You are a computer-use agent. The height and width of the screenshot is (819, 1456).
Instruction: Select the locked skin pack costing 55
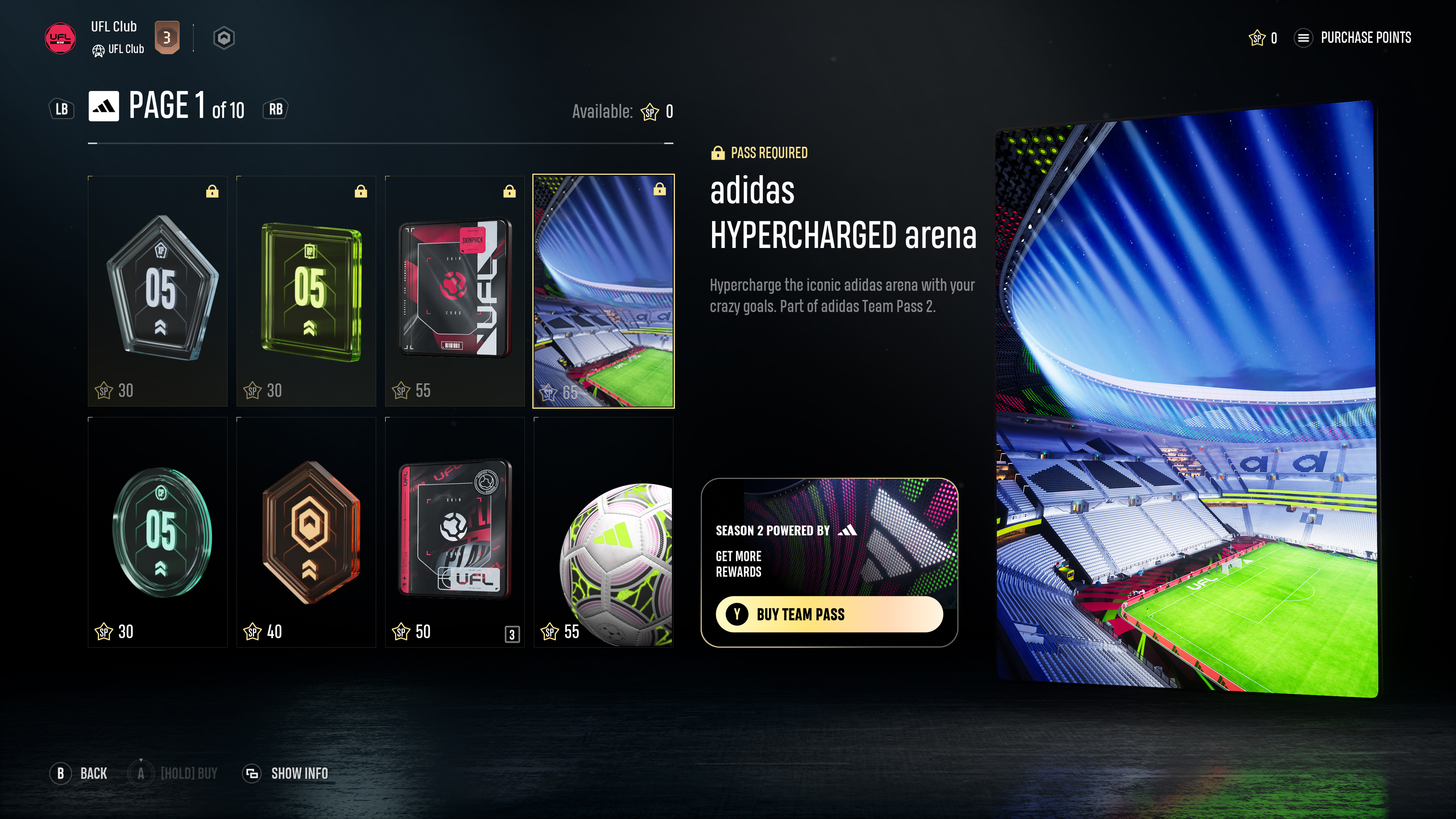point(455,290)
